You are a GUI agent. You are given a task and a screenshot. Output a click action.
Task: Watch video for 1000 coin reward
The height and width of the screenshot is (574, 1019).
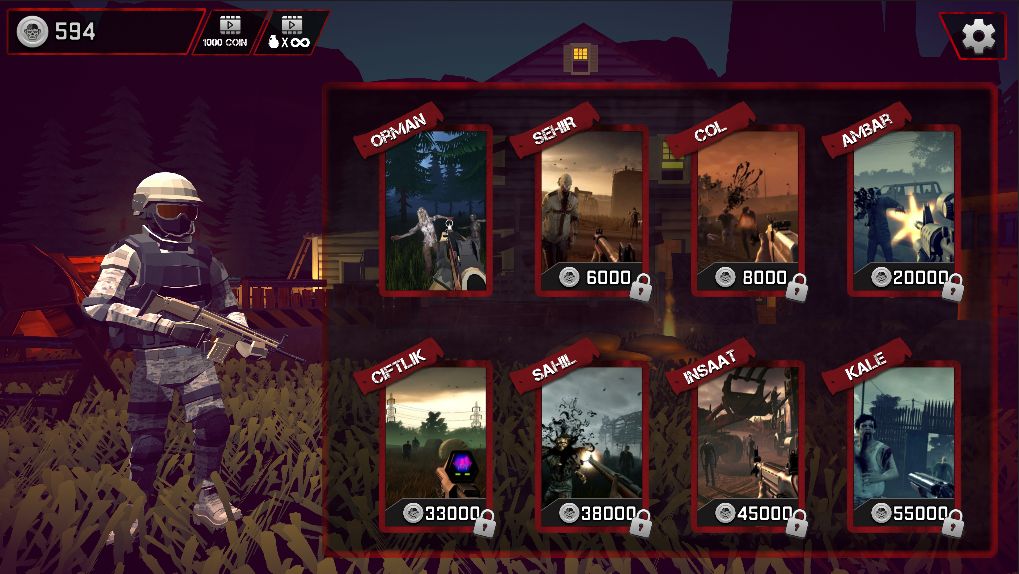[x=230, y=32]
